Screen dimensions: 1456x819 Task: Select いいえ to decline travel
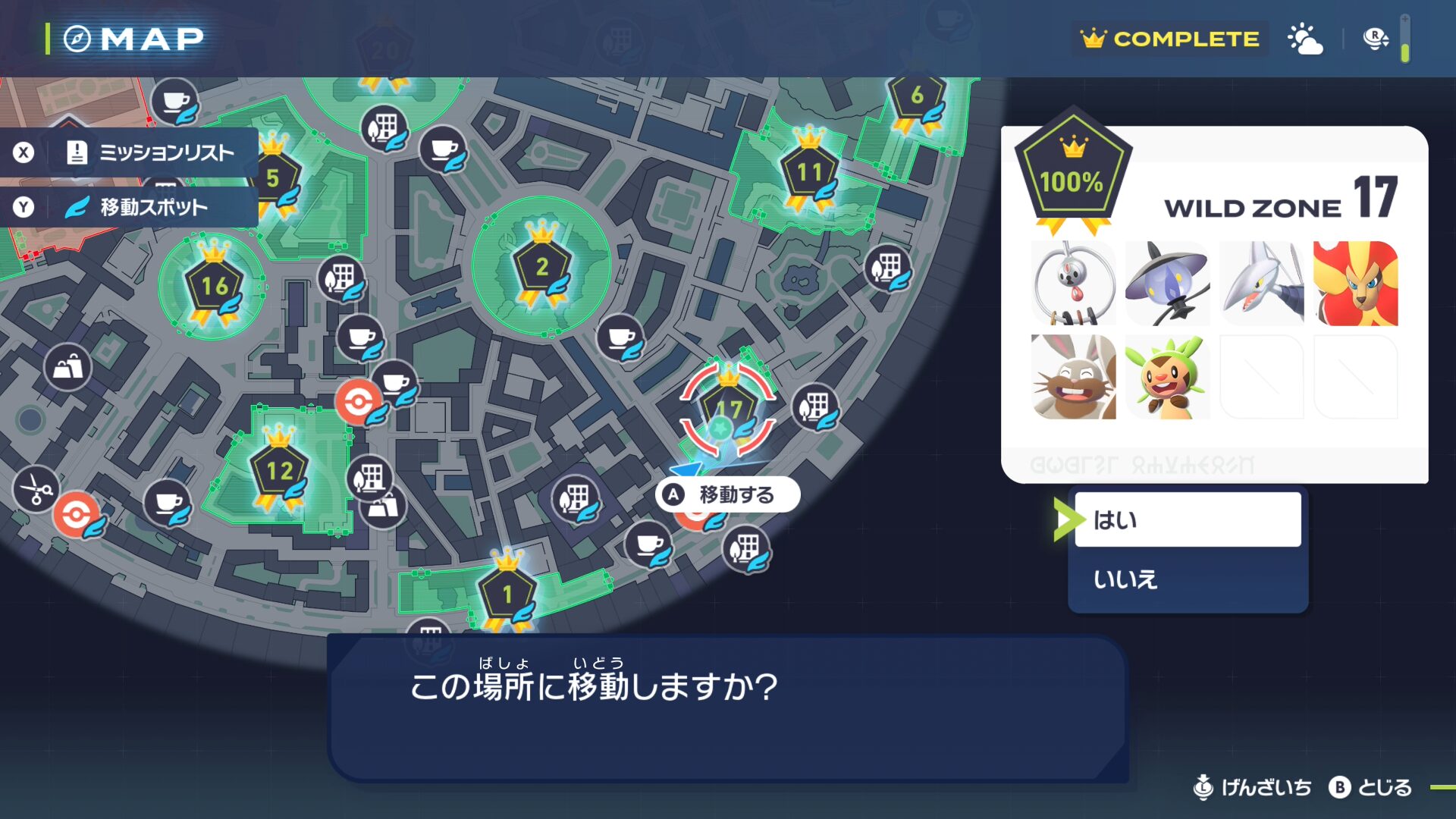[1187, 579]
